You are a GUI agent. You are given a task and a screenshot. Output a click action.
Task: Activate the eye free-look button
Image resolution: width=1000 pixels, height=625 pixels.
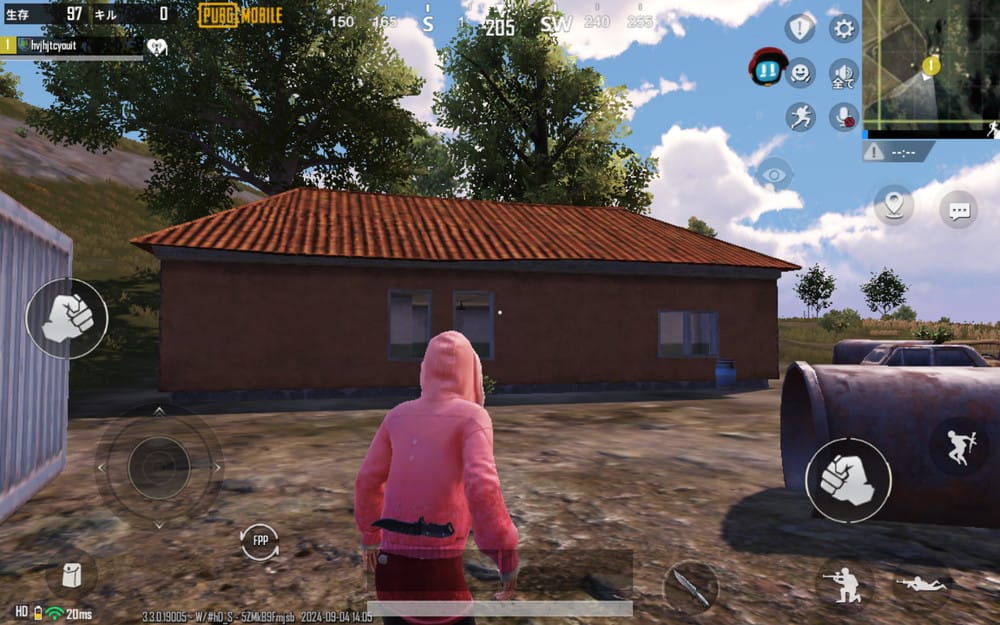[x=773, y=174]
